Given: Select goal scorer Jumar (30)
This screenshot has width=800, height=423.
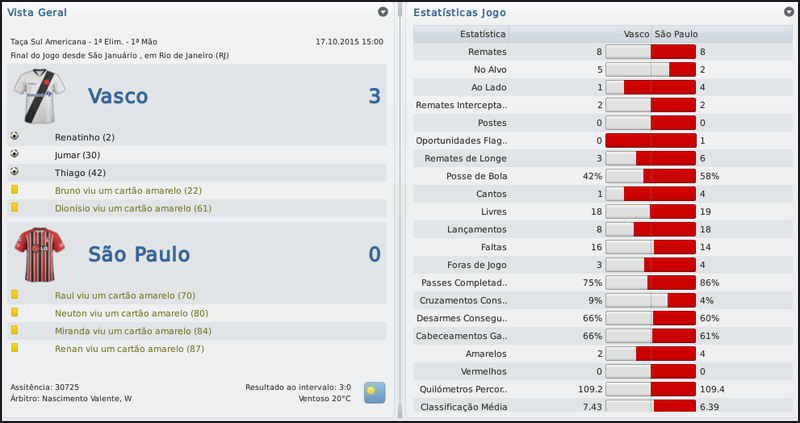Looking at the screenshot, I should [76, 154].
